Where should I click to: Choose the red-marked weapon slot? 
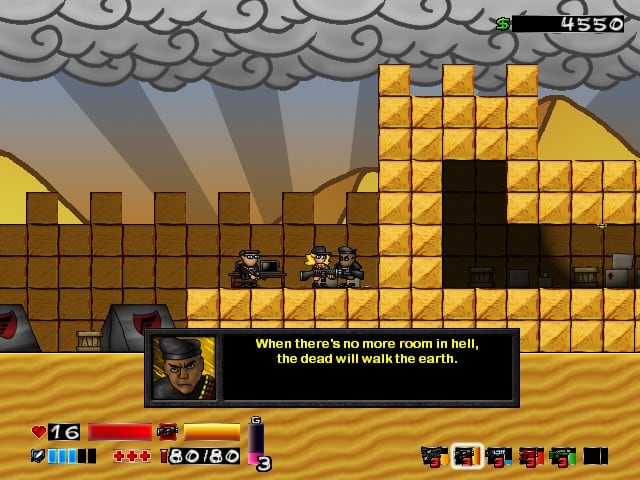tap(531, 456)
